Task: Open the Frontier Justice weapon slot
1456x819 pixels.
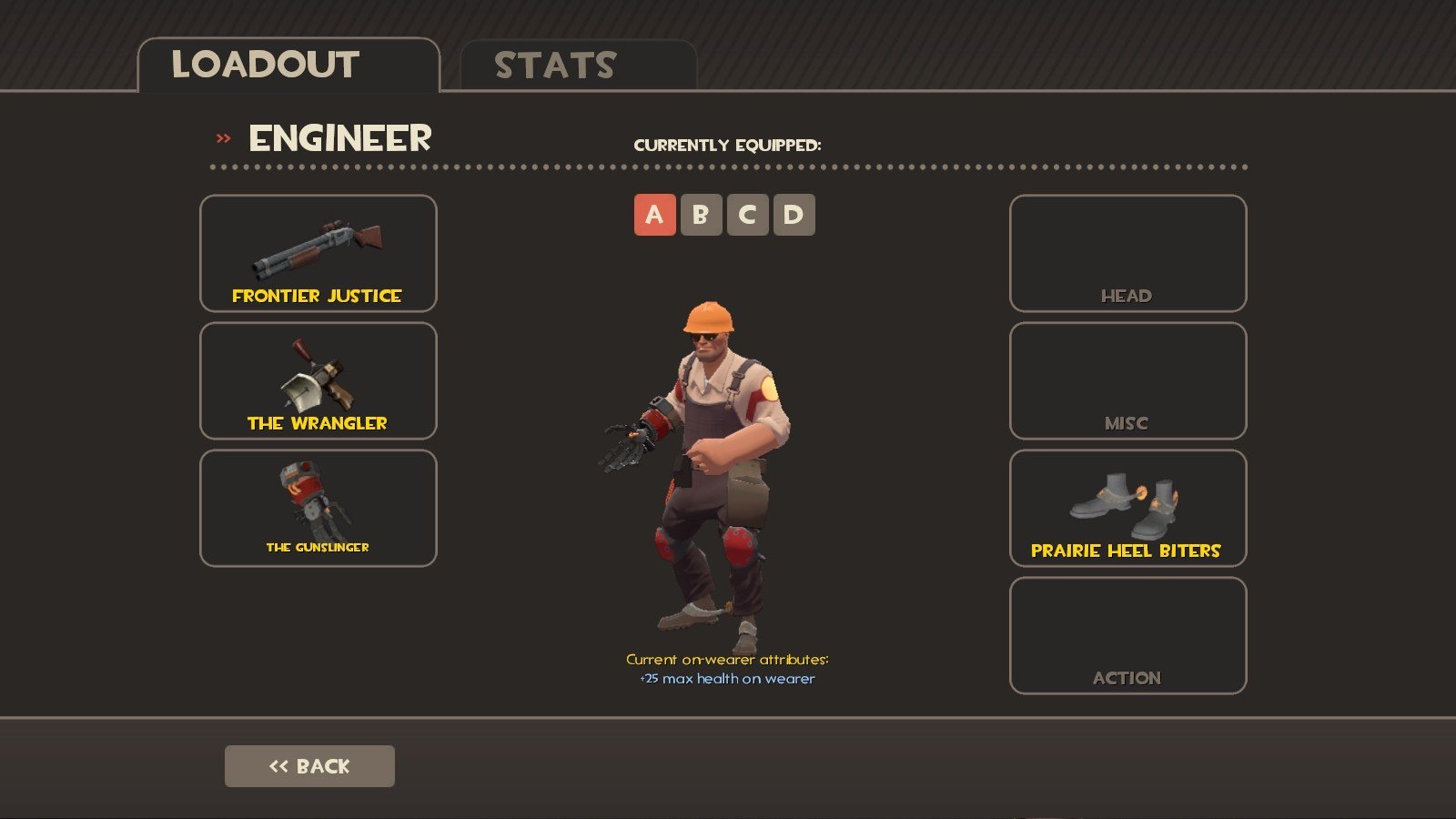Action: (318, 253)
